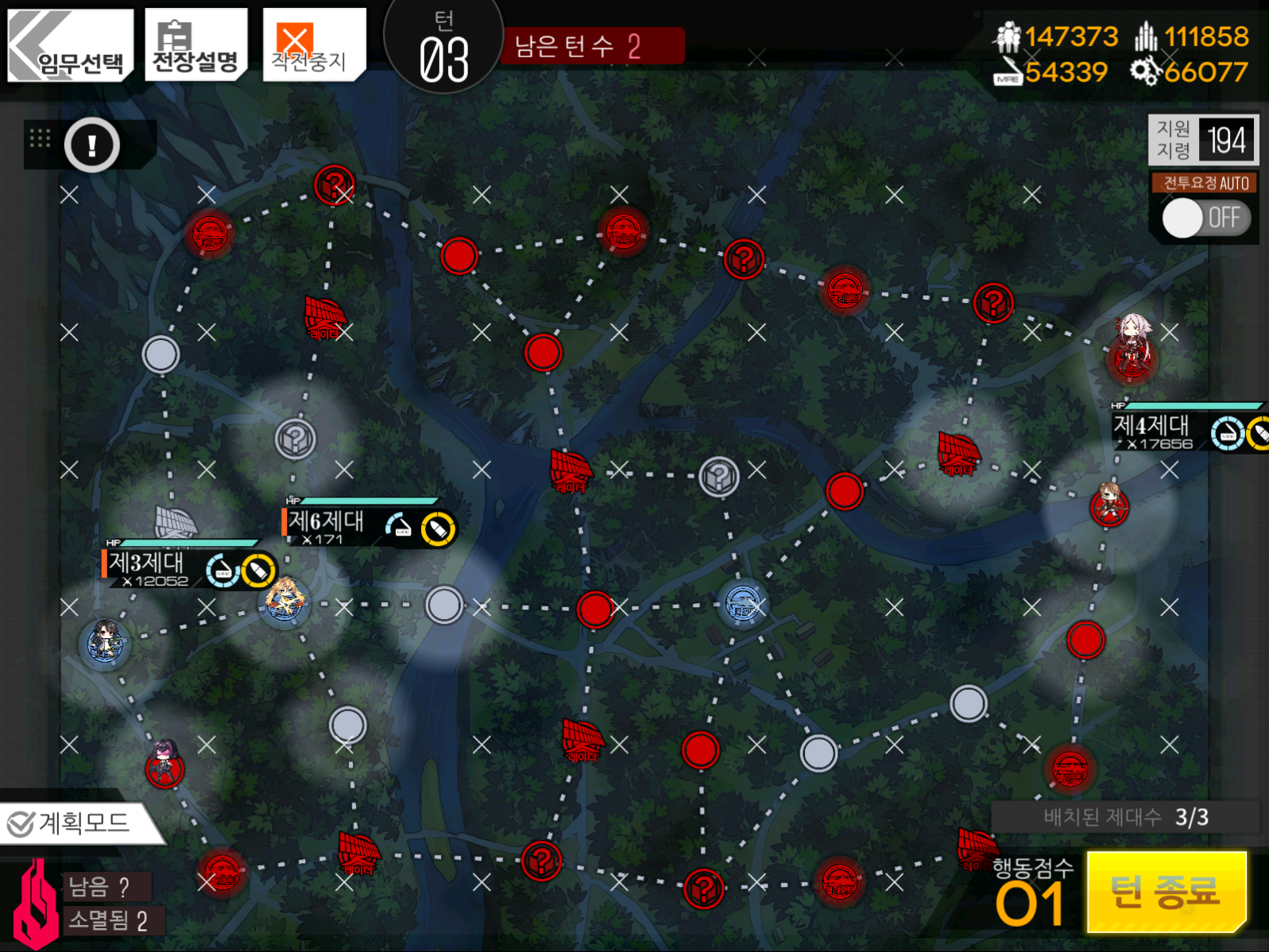Open the 제3제대 ammo indicator
Viewport: 1269px width, 952px height.
(257, 571)
